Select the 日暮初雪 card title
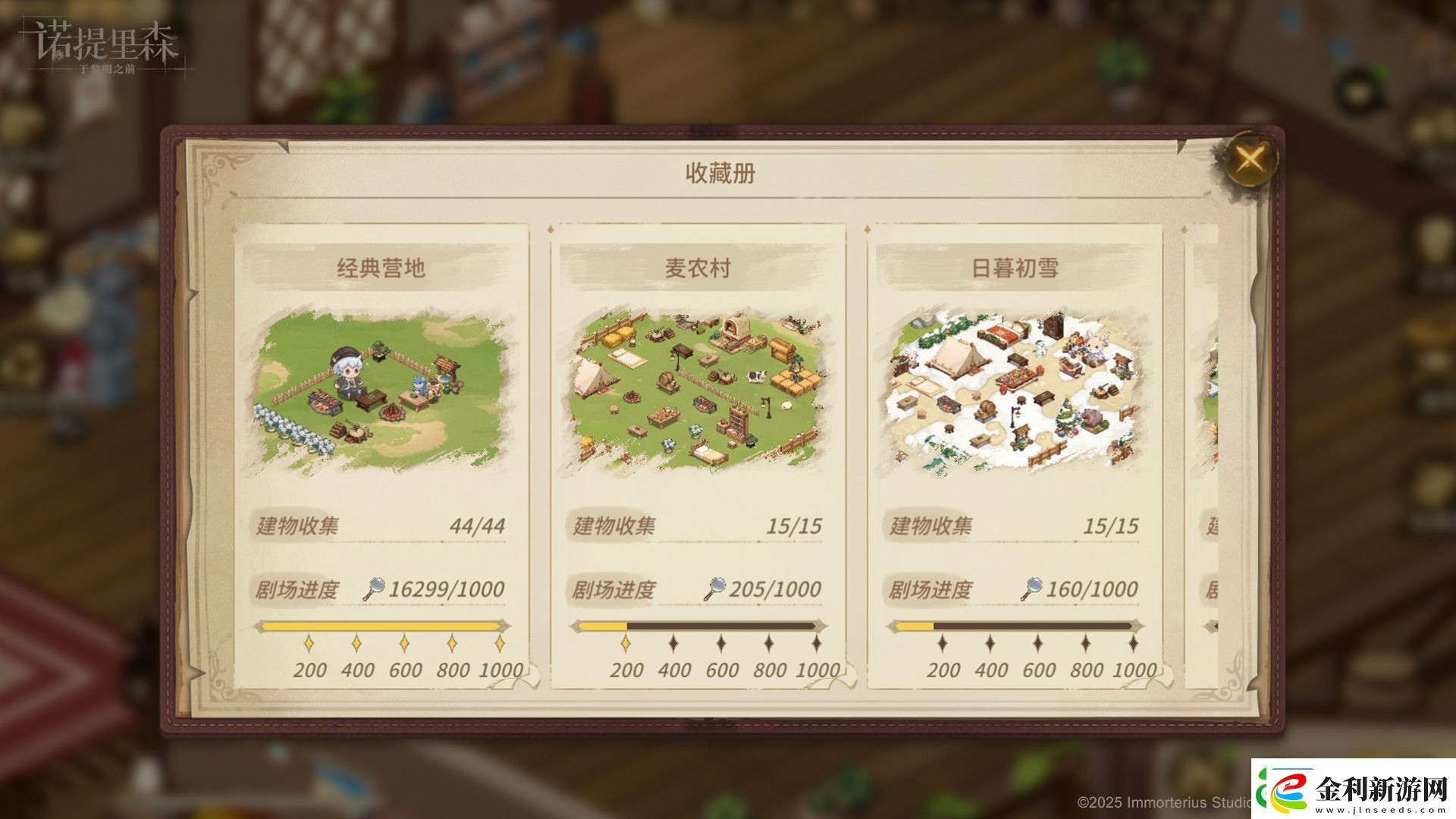Screen dimensions: 1456x819 pyautogui.click(x=1015, y=267)
